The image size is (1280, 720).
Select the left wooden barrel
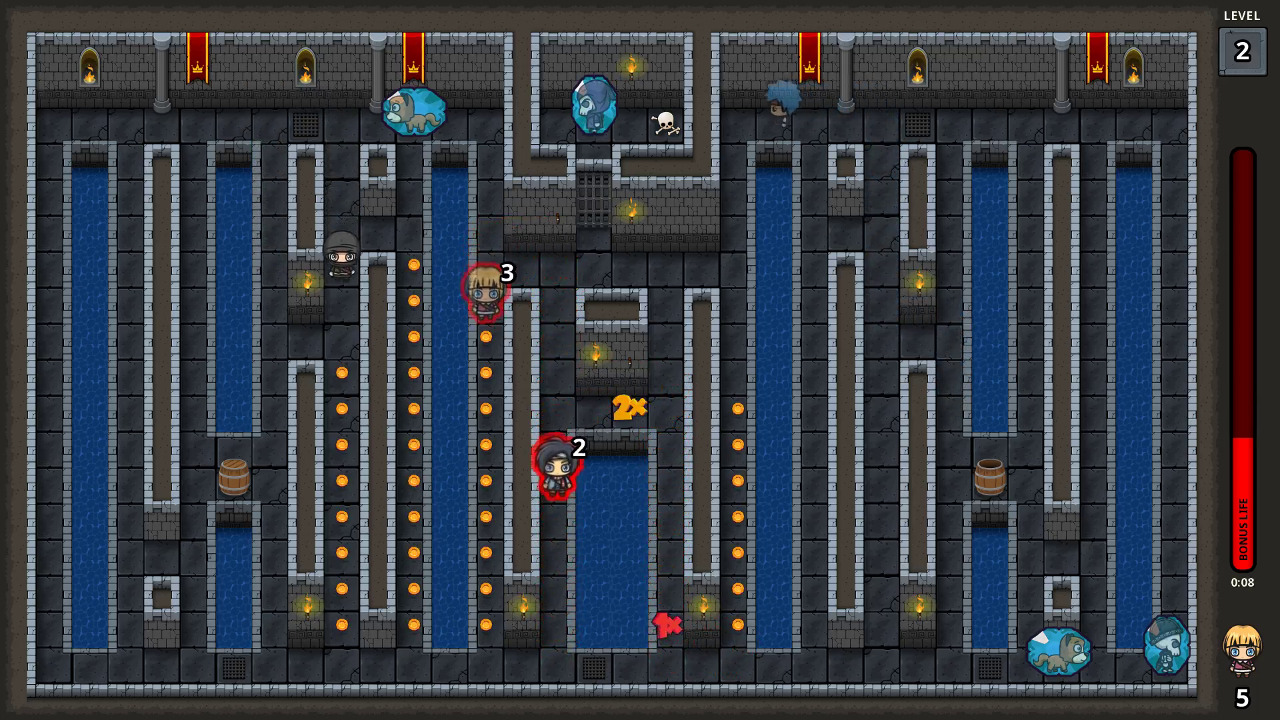click(x=233, y=478)
